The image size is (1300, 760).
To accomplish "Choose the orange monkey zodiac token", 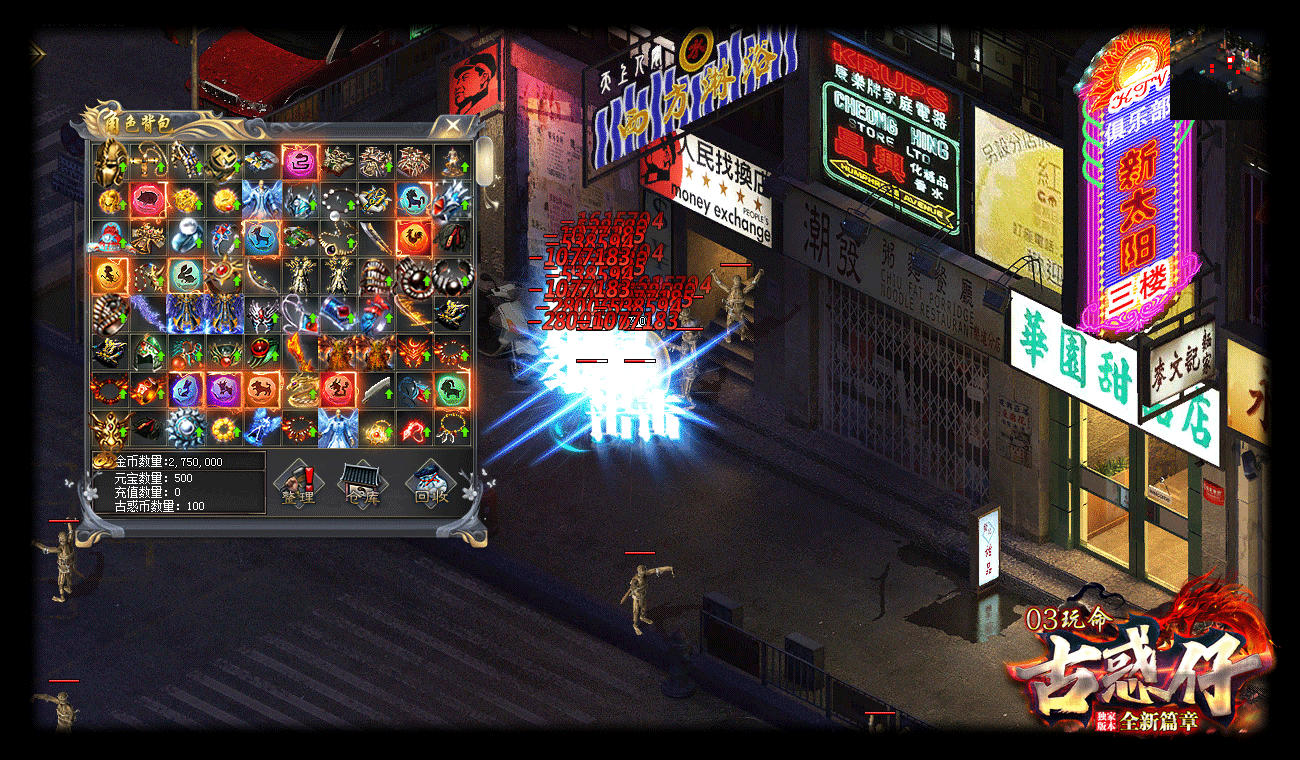I will pyautogui.click(x=109, y=274).
